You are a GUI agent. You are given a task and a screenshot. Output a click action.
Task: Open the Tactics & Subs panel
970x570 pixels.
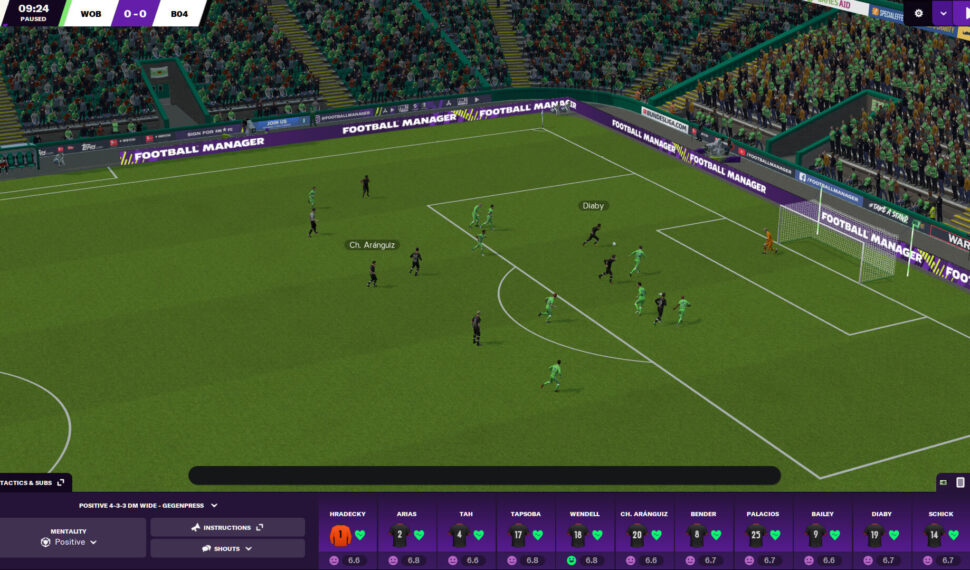tap(34, 482)
